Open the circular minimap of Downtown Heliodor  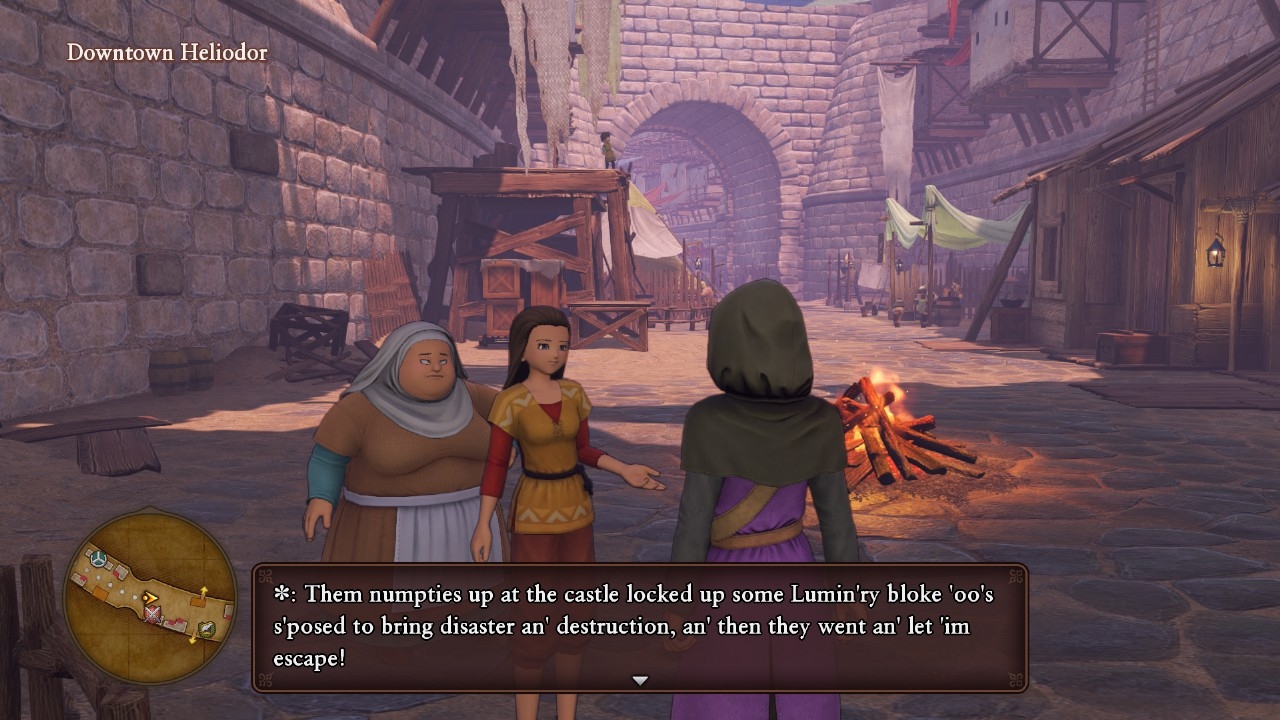[x=150, y=597]
